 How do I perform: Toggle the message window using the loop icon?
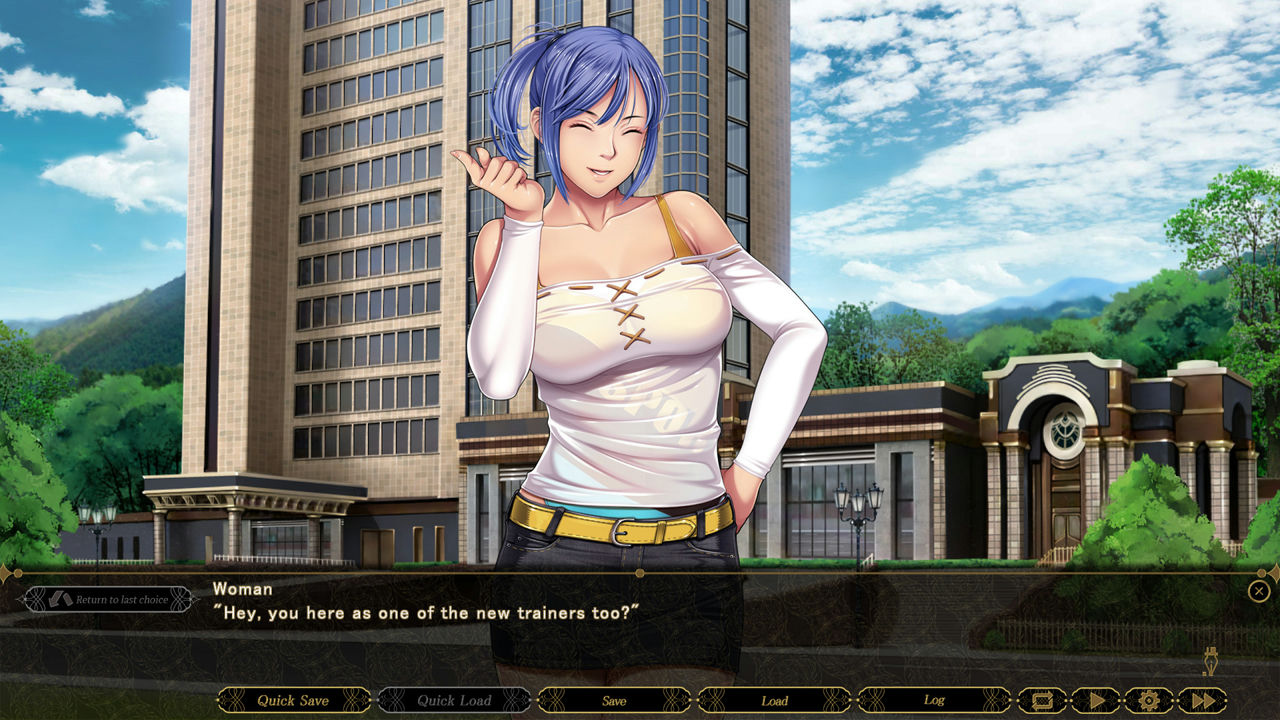tap(1042, 701)
